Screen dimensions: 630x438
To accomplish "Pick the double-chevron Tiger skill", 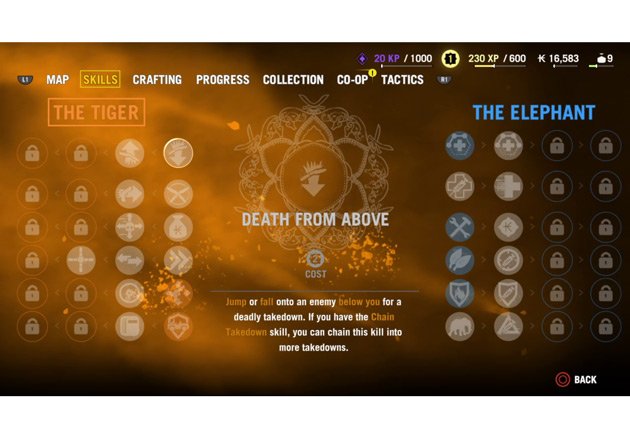I will tap(178, 260).
